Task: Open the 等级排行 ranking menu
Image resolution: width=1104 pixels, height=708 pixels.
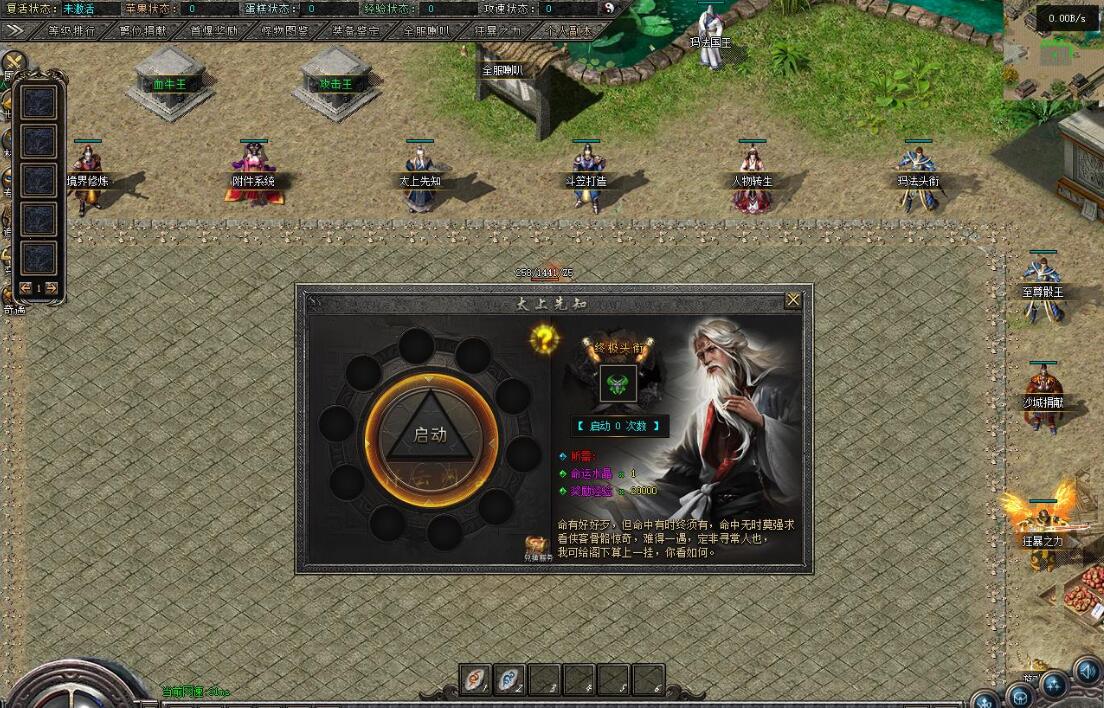Action: click(x=73, y=31)
